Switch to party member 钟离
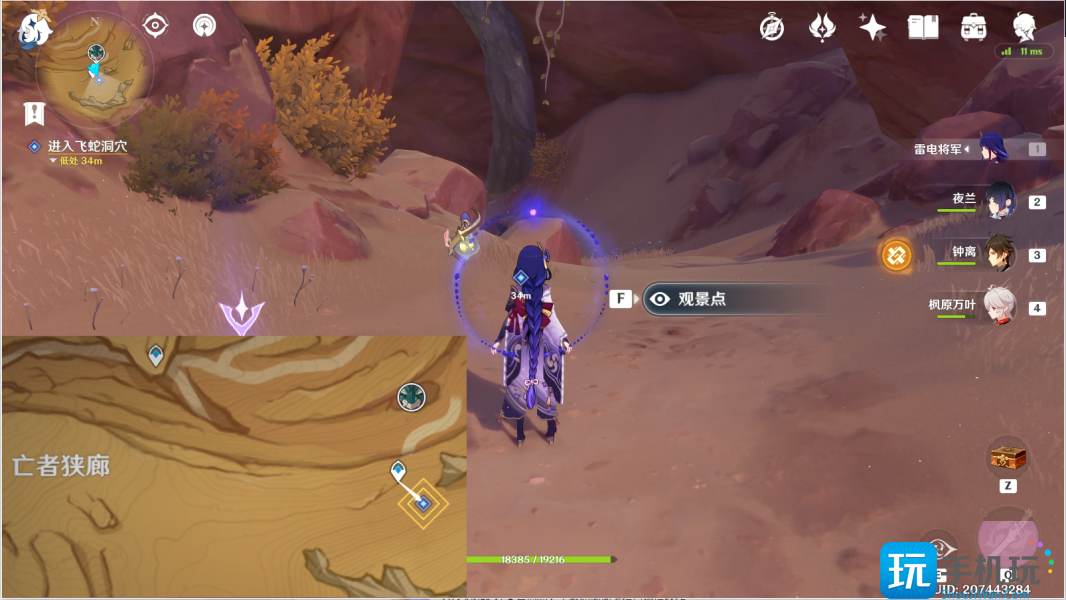This screenshot has width=1066, height=600. [1000, 254]
